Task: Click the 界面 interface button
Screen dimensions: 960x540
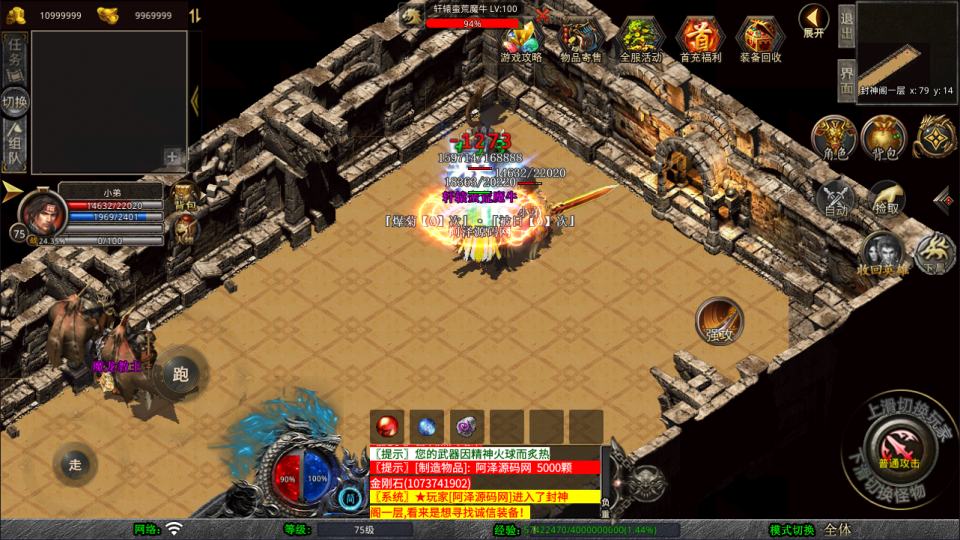Action: 846,75
